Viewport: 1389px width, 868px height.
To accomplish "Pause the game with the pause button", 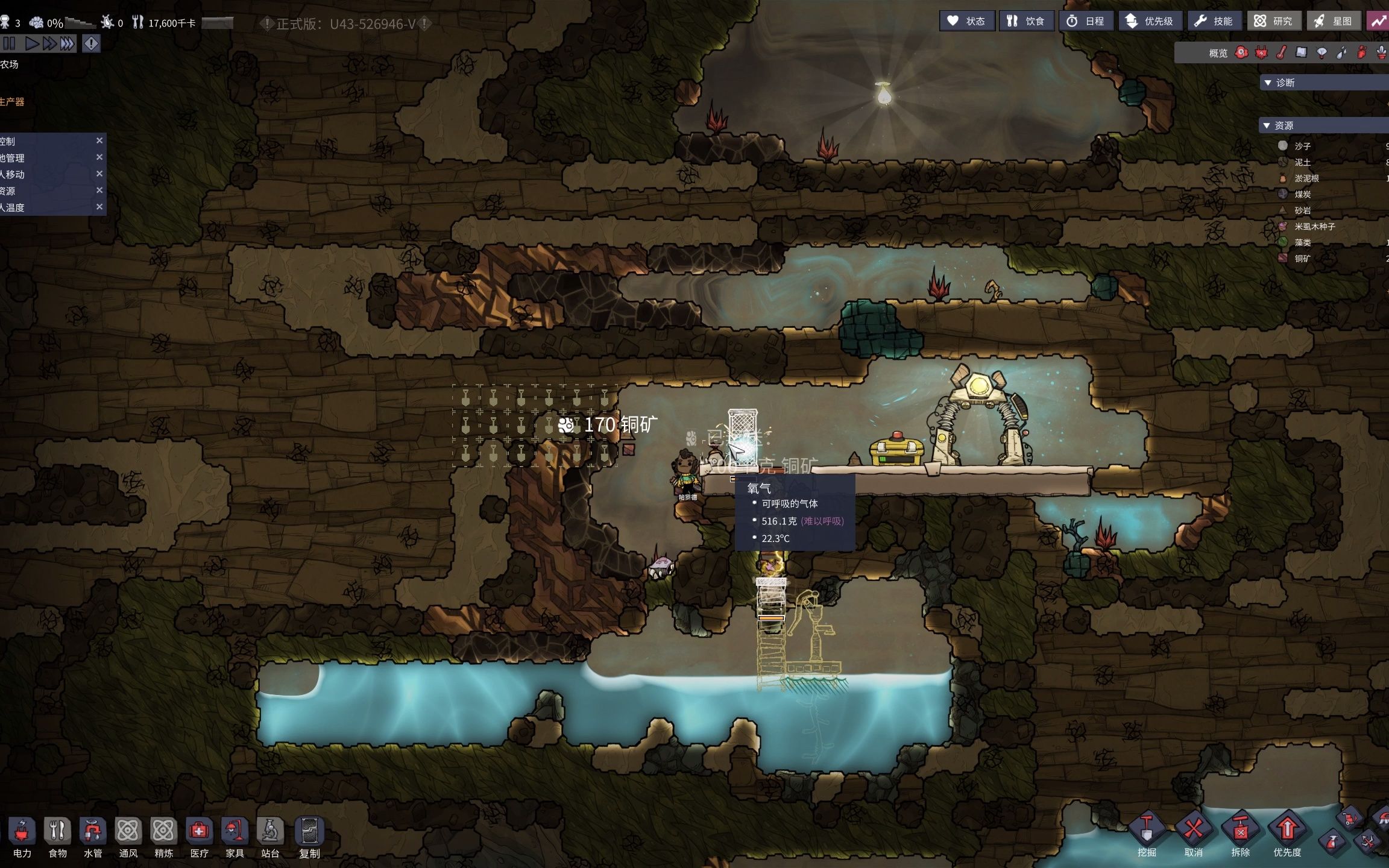I will pyautogui.click(x=9, y=43).
